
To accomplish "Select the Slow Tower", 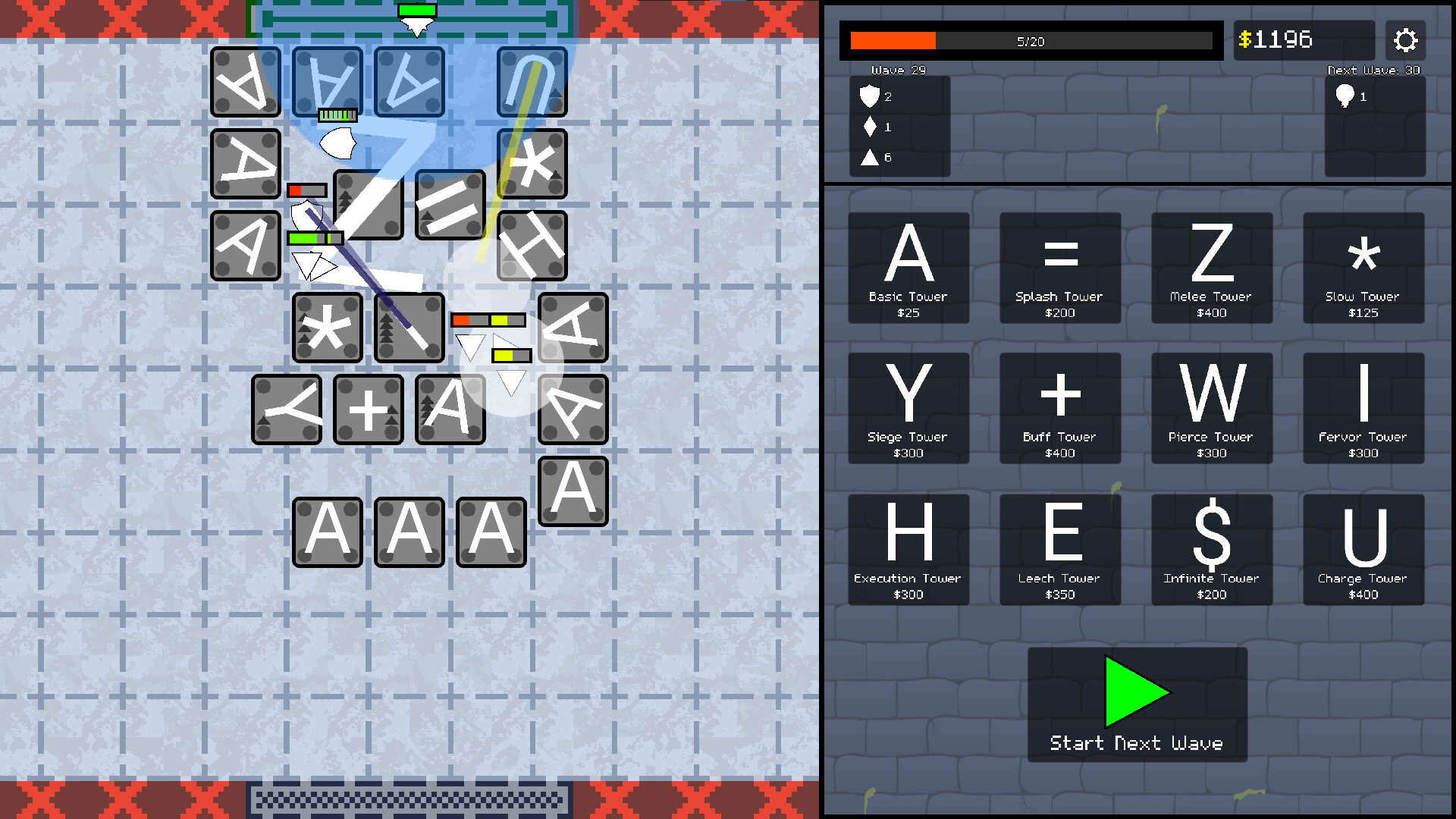I will pos(1363,267).
